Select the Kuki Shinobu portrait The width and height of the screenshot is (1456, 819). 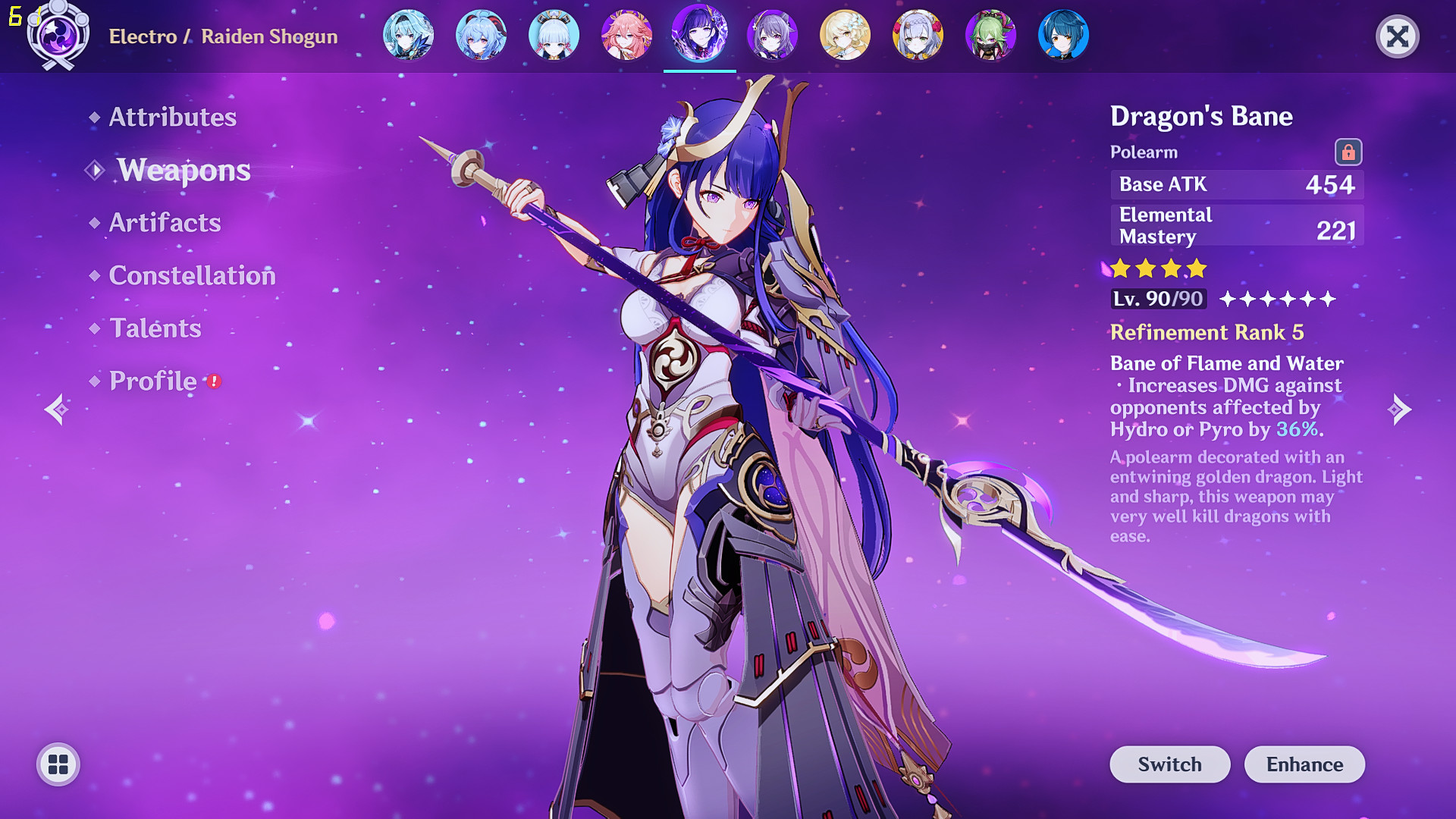[990, 36]
